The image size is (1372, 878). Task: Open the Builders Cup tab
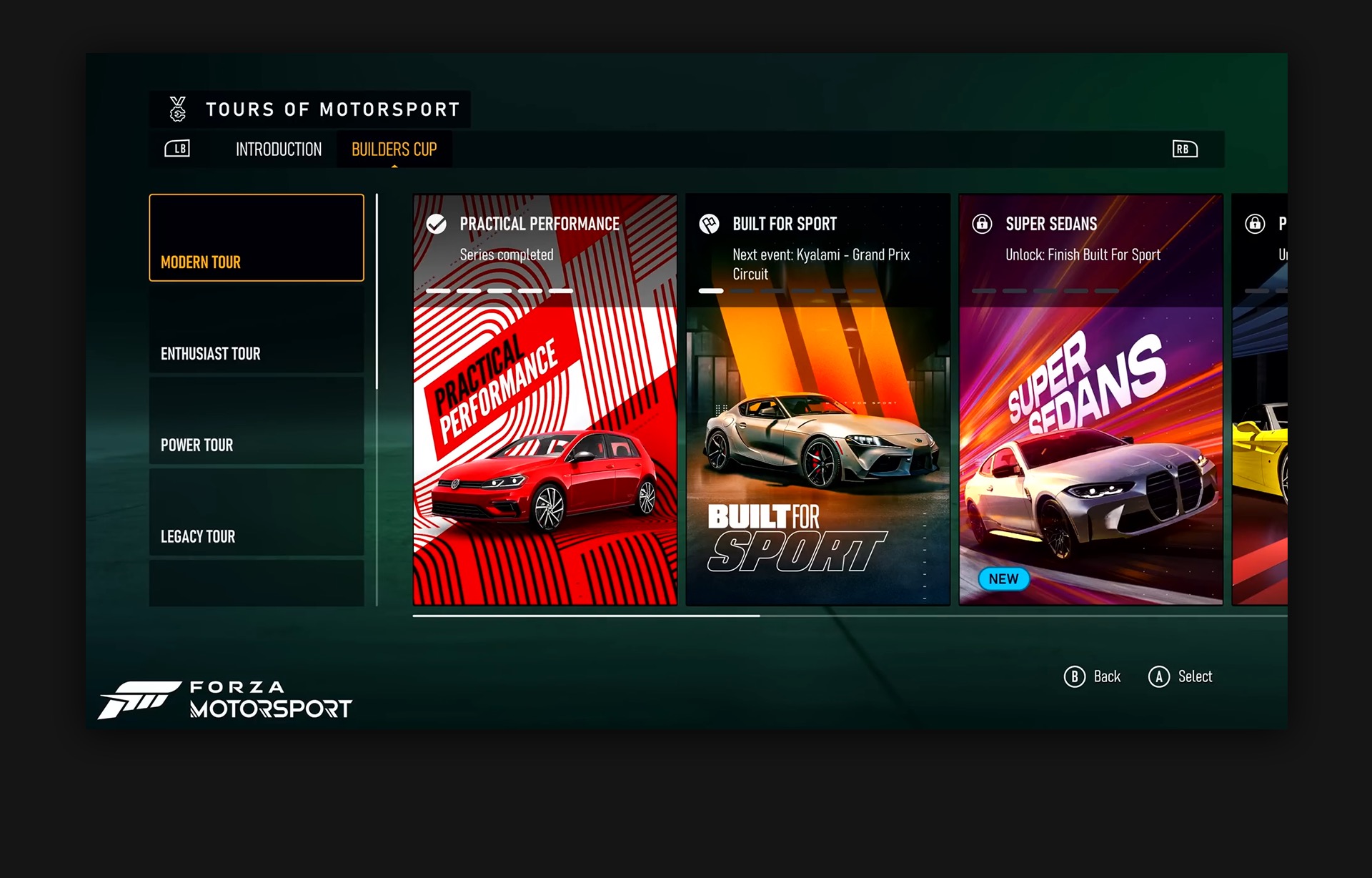(x=394, y=149)
